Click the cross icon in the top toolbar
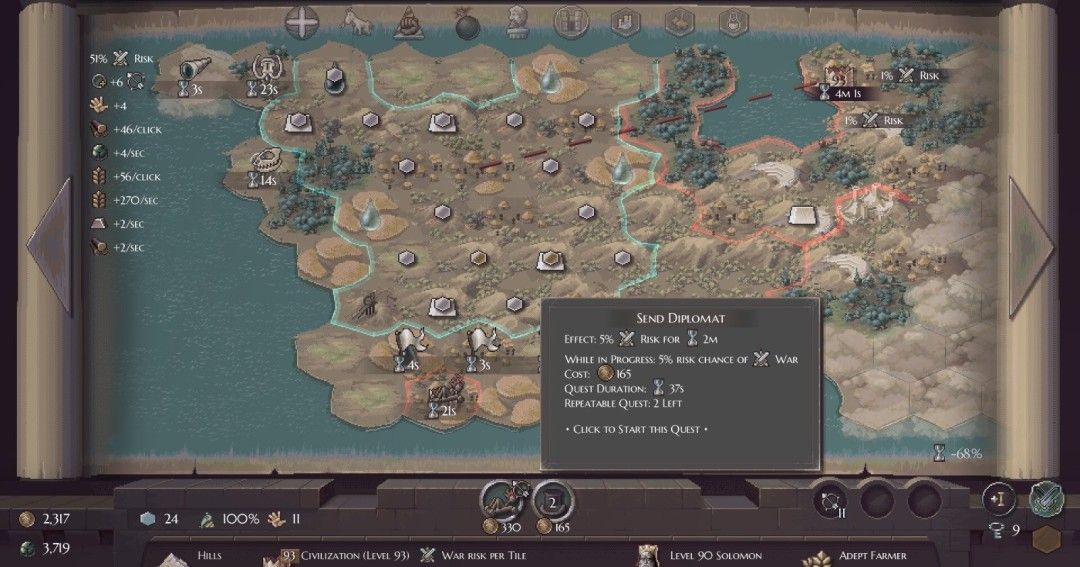 pyautogui.click(x=301, y=20)
